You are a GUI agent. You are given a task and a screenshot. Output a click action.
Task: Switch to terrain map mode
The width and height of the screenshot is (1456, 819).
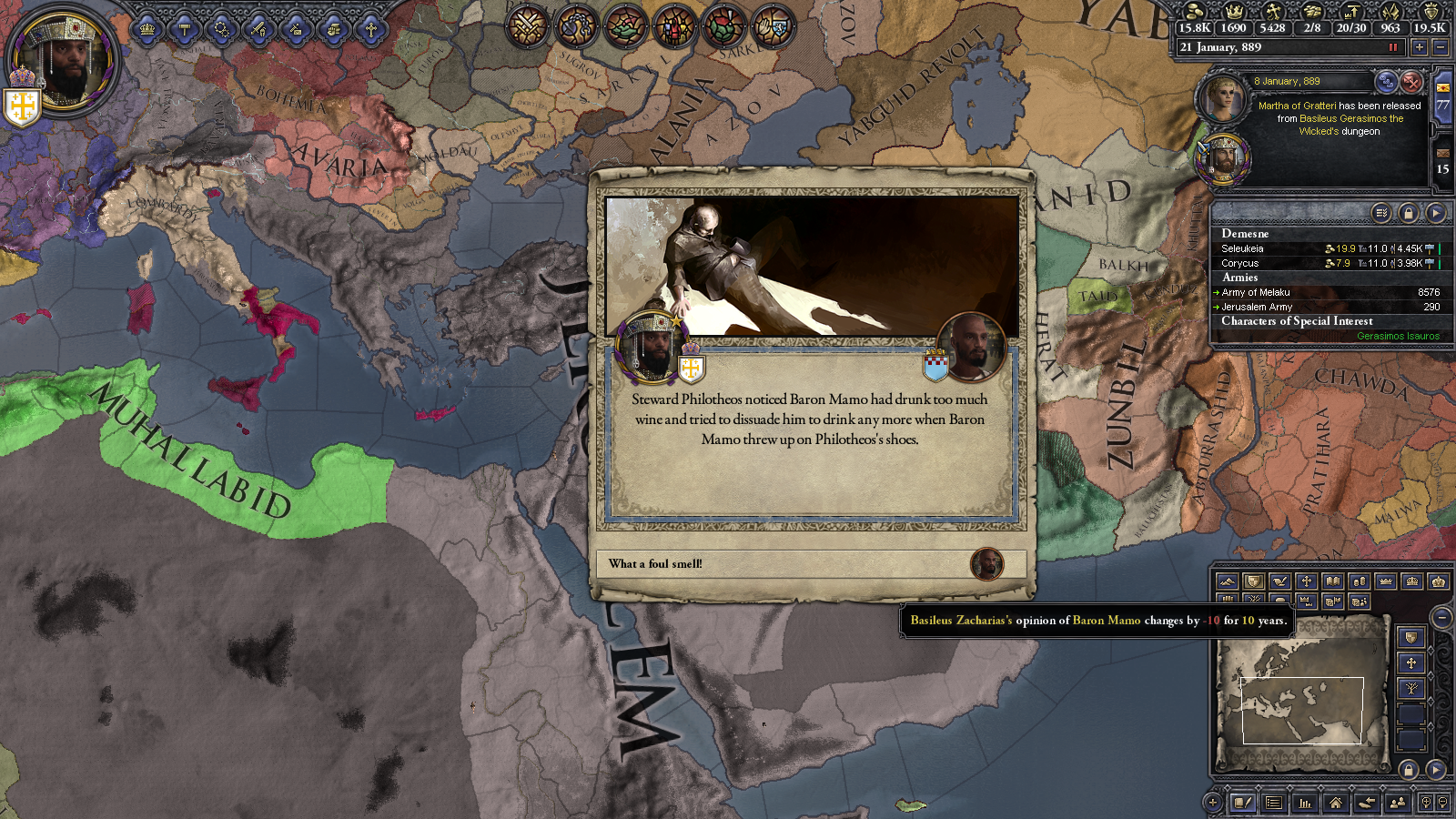point(1227,581)
